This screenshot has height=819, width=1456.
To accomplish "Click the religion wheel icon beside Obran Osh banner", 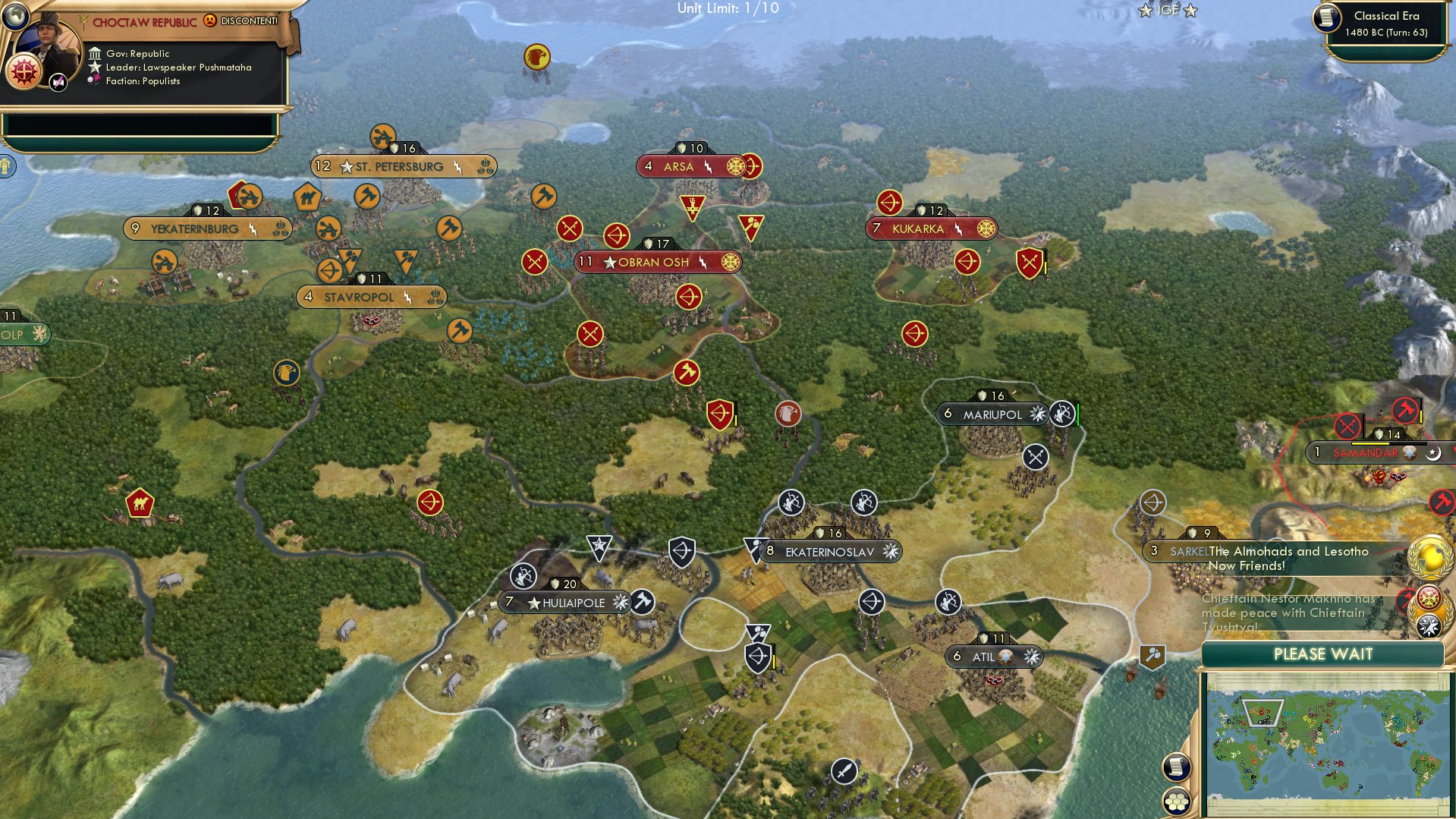I will point(732,262).
